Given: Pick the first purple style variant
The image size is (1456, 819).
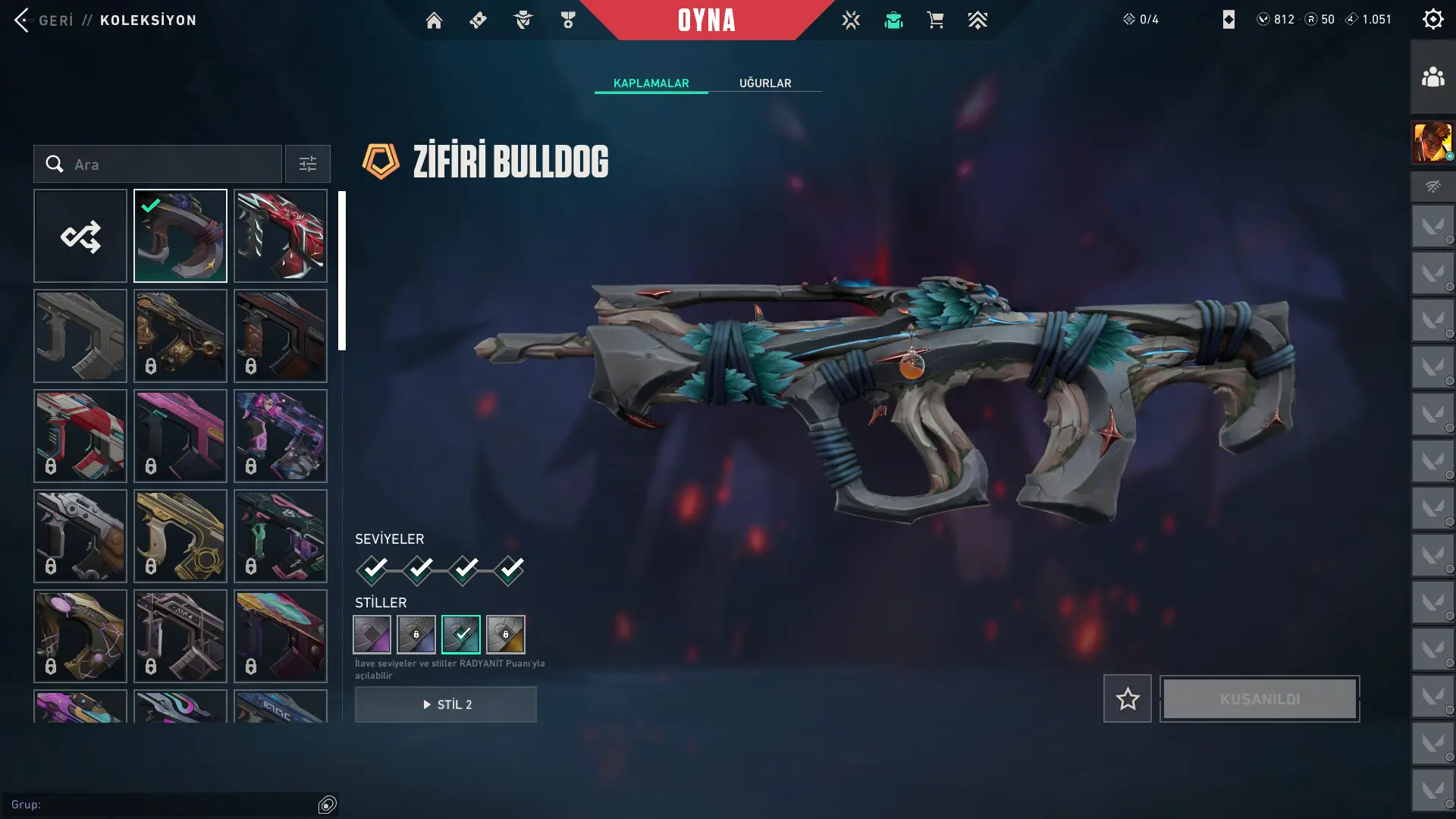Looking at the screenshot, I should [372, 634].
